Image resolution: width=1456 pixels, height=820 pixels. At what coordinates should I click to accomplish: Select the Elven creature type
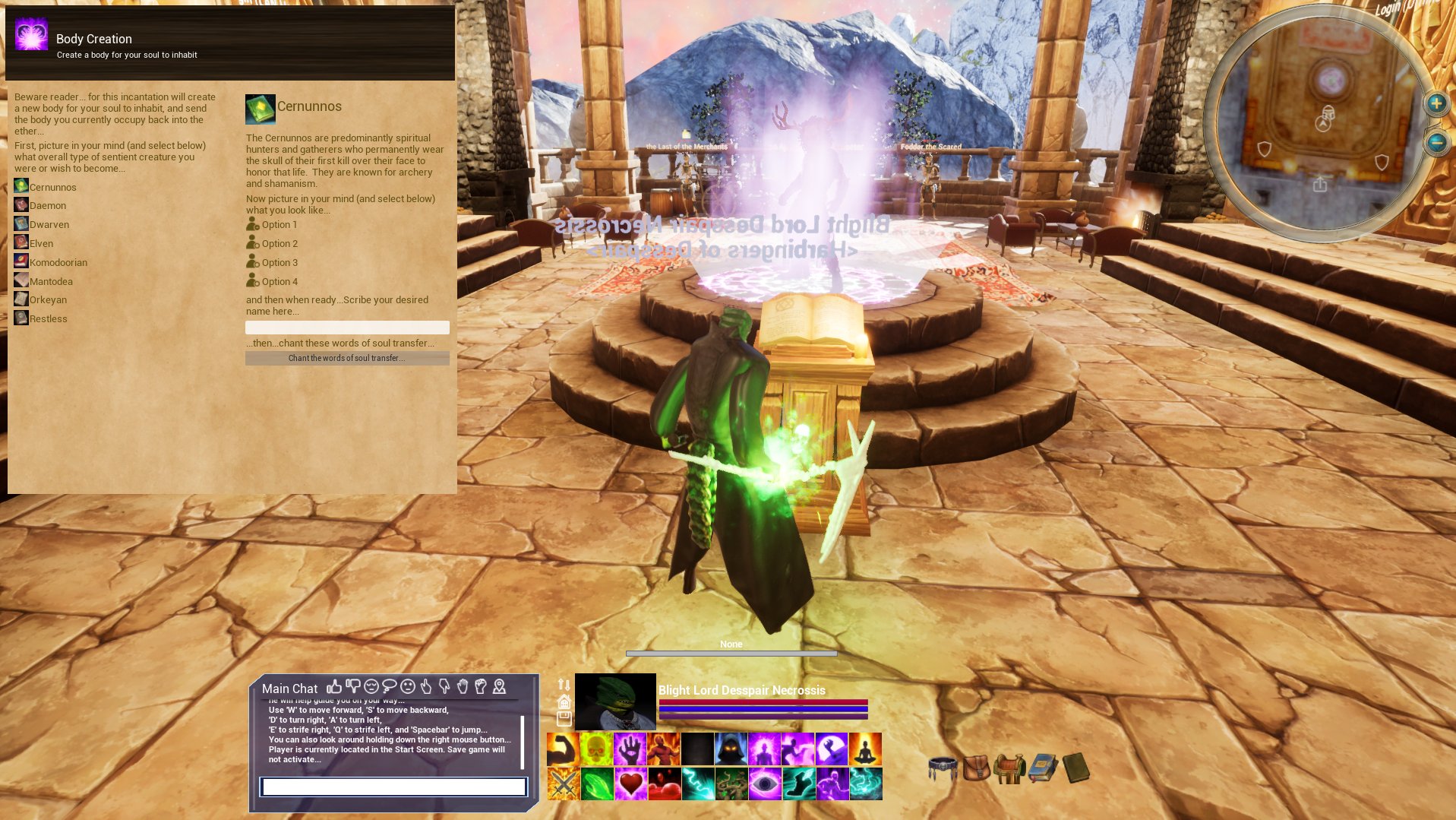click(x=42, y=242)
